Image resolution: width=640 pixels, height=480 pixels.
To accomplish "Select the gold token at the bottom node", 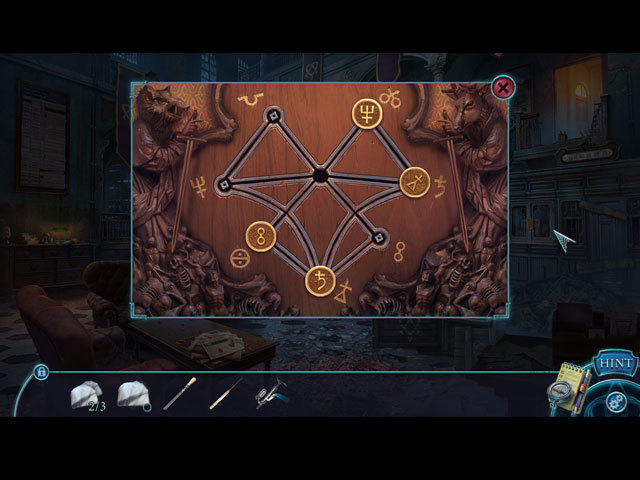I will coord(320,281).
